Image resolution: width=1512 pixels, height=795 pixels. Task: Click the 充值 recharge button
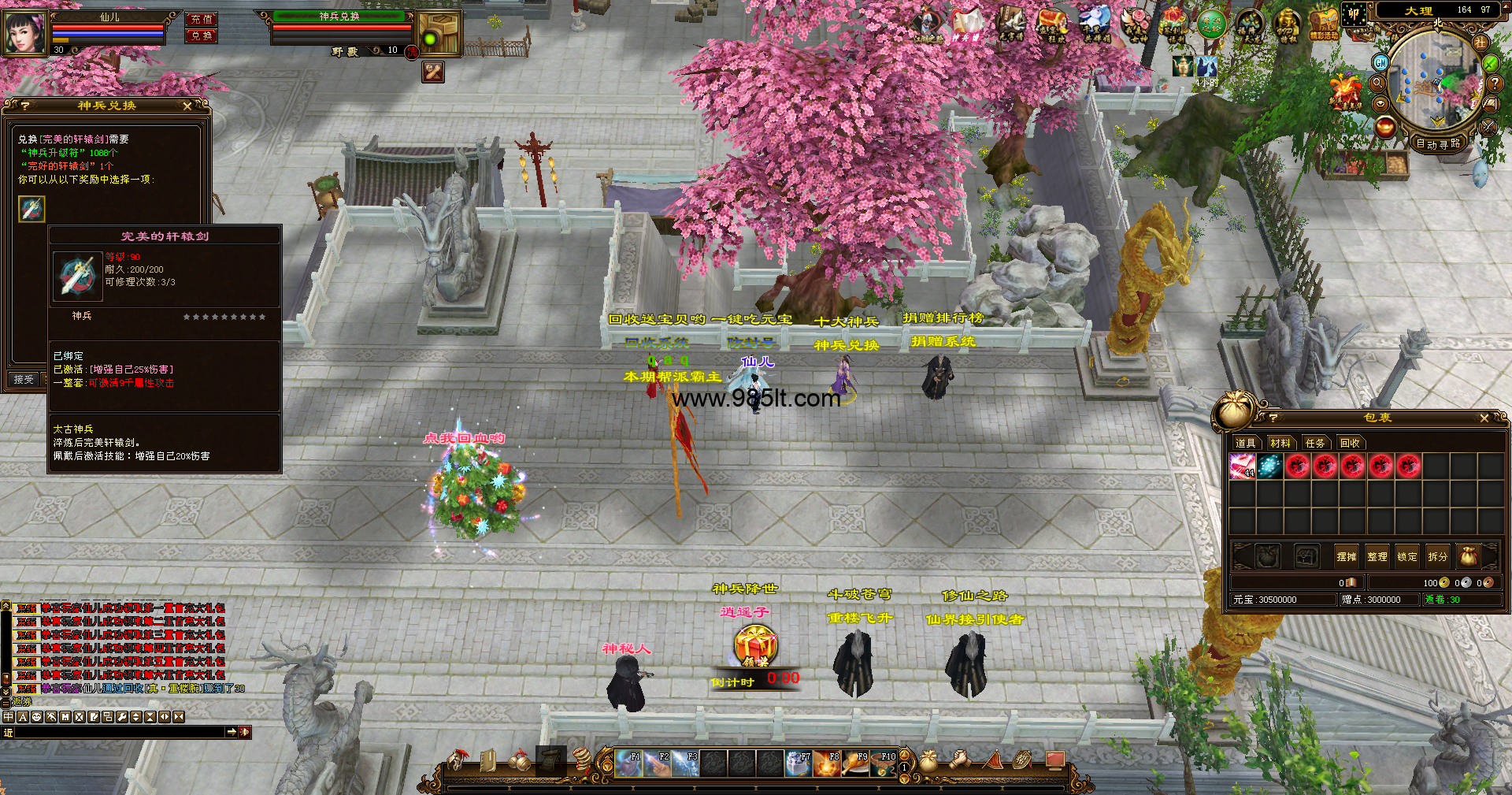[202, 19]
